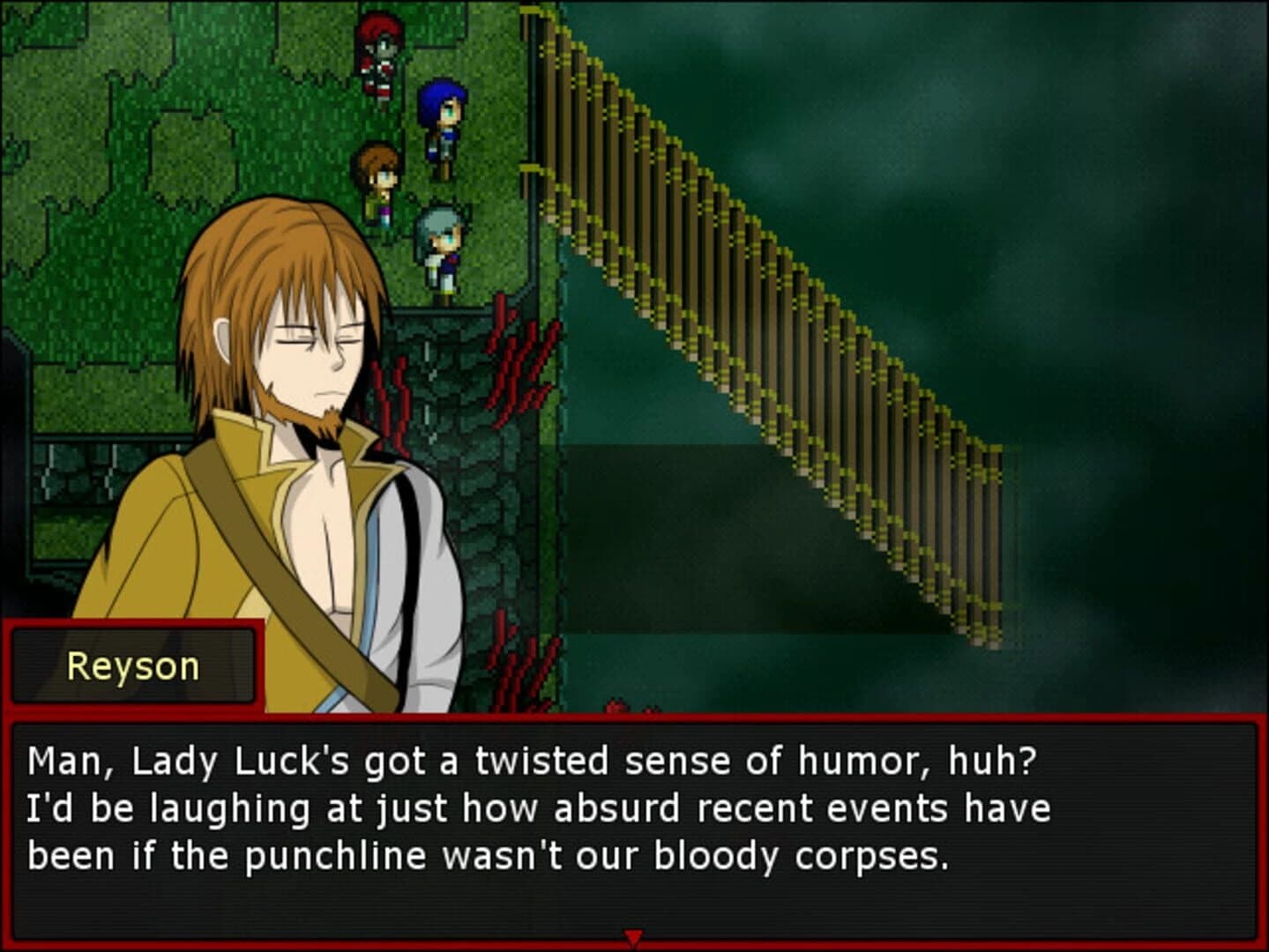Click the red-haired character sprite at top

point(379,48)
